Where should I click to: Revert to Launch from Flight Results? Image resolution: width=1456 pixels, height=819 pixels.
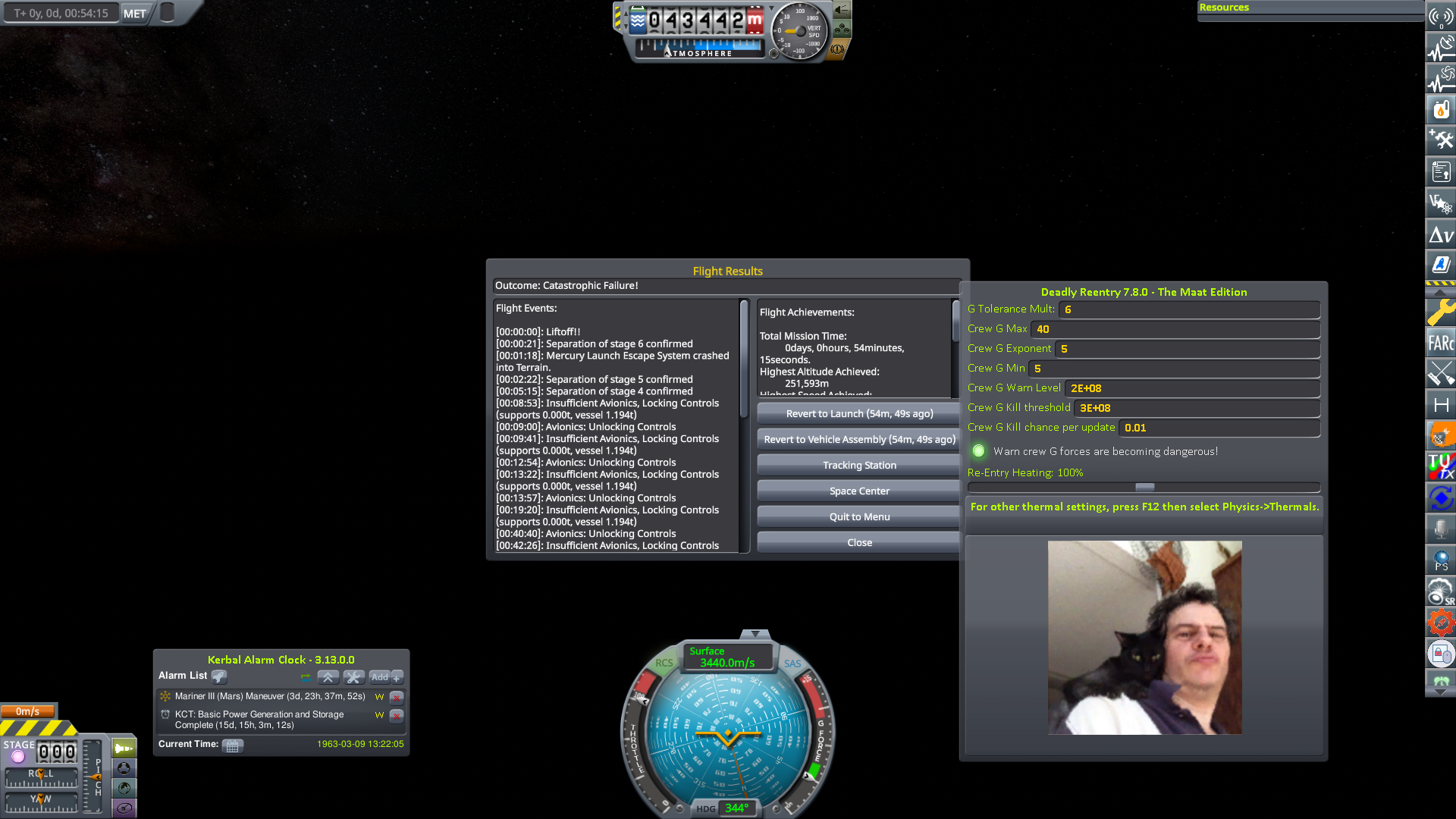[858, 413]
